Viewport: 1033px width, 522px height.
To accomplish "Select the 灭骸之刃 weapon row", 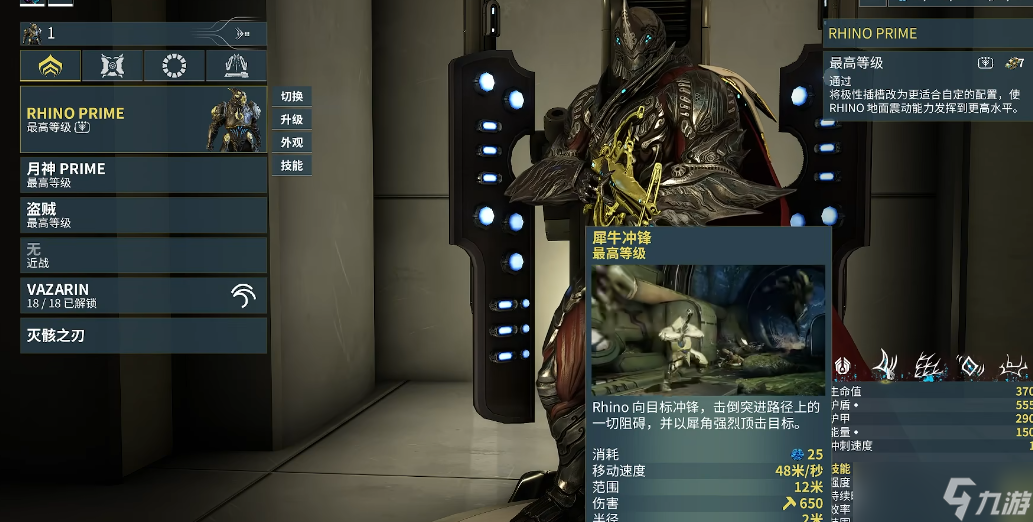I will pyautogui.click(x=143, y=336).
